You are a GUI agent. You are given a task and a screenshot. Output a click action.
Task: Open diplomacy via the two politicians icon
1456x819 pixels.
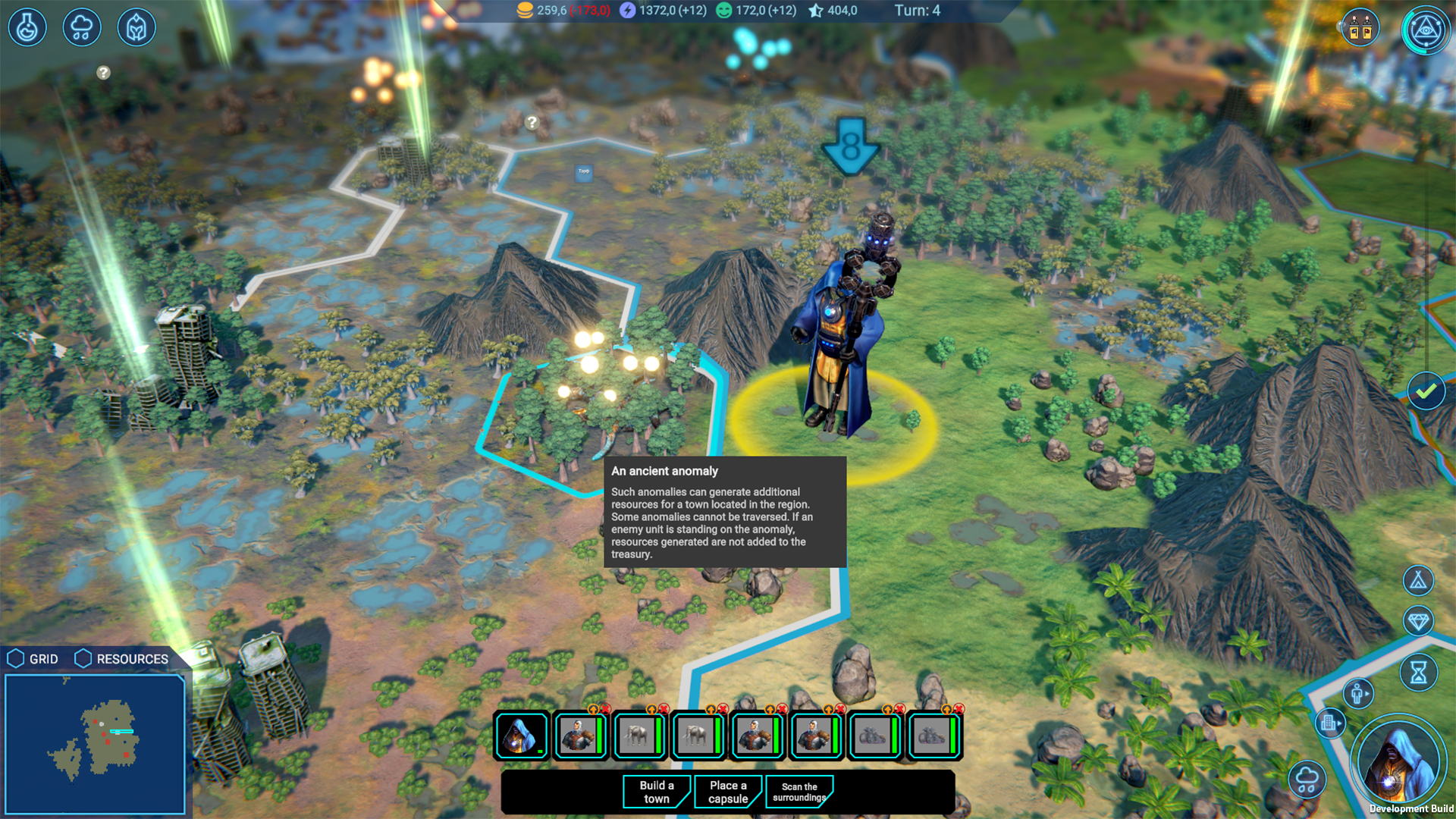point(1360,27)
